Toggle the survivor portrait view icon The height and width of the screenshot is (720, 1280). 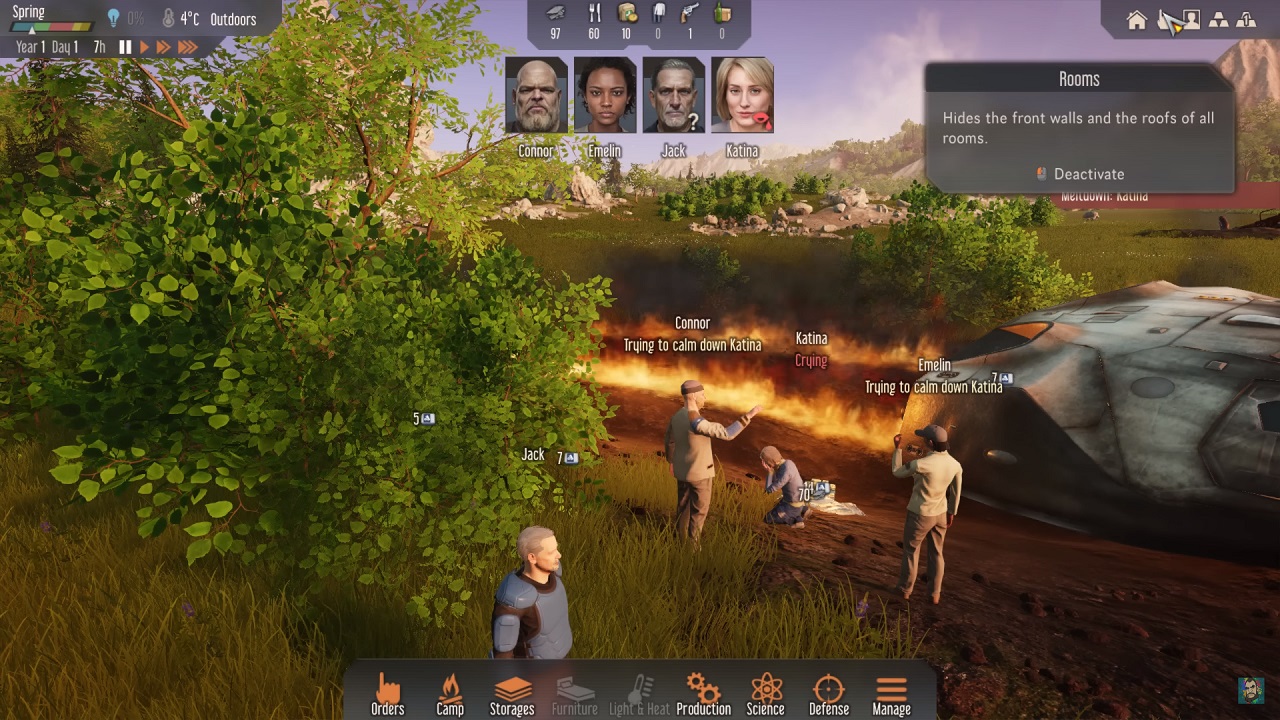pyautogui.click(x=1191, y=20)
